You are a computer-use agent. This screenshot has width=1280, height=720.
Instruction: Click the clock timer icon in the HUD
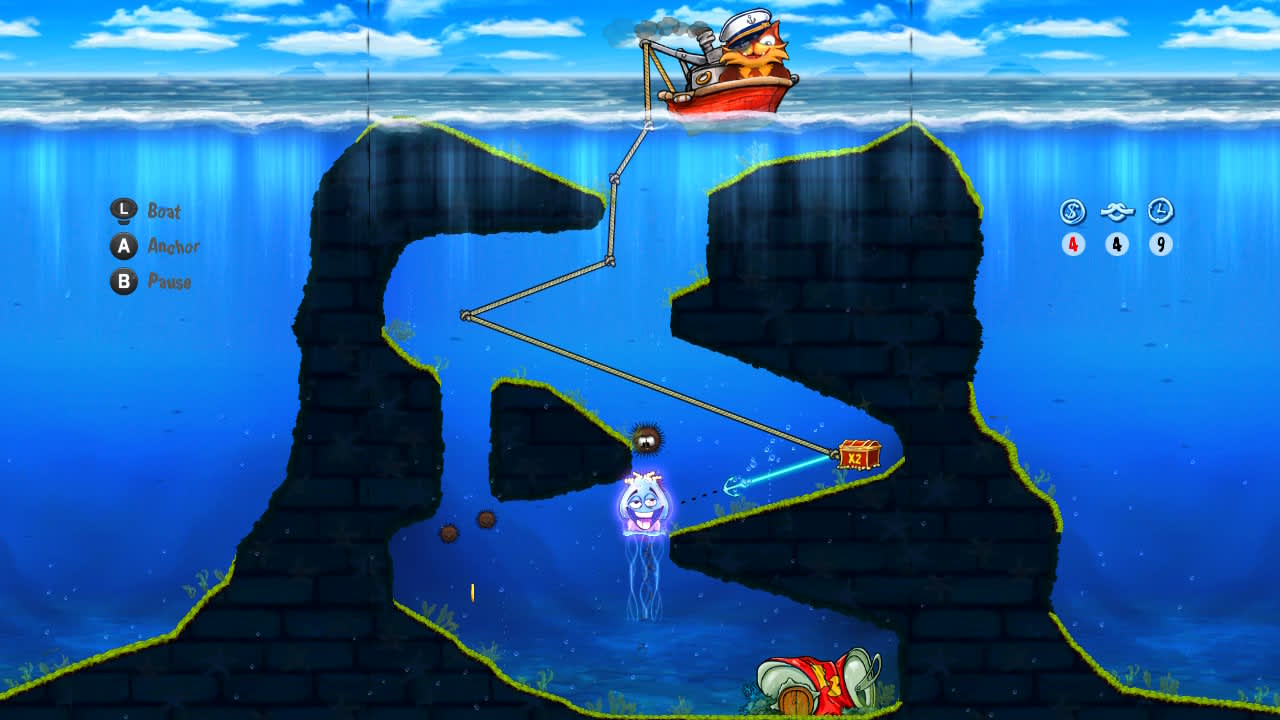tap(1158, 211)
